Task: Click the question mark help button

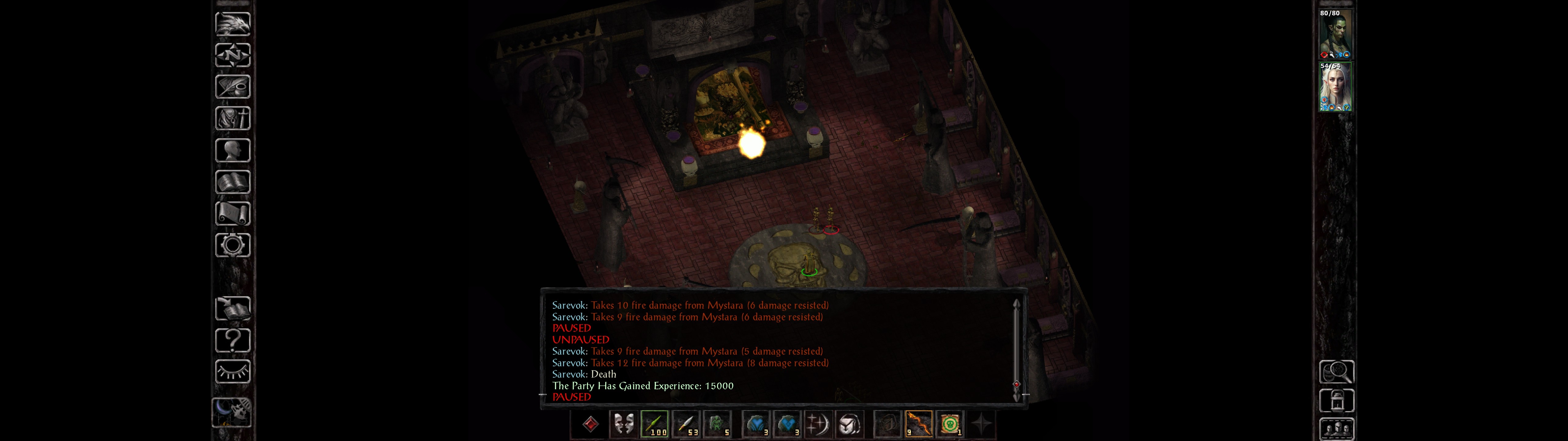Action: click(232, 340)
